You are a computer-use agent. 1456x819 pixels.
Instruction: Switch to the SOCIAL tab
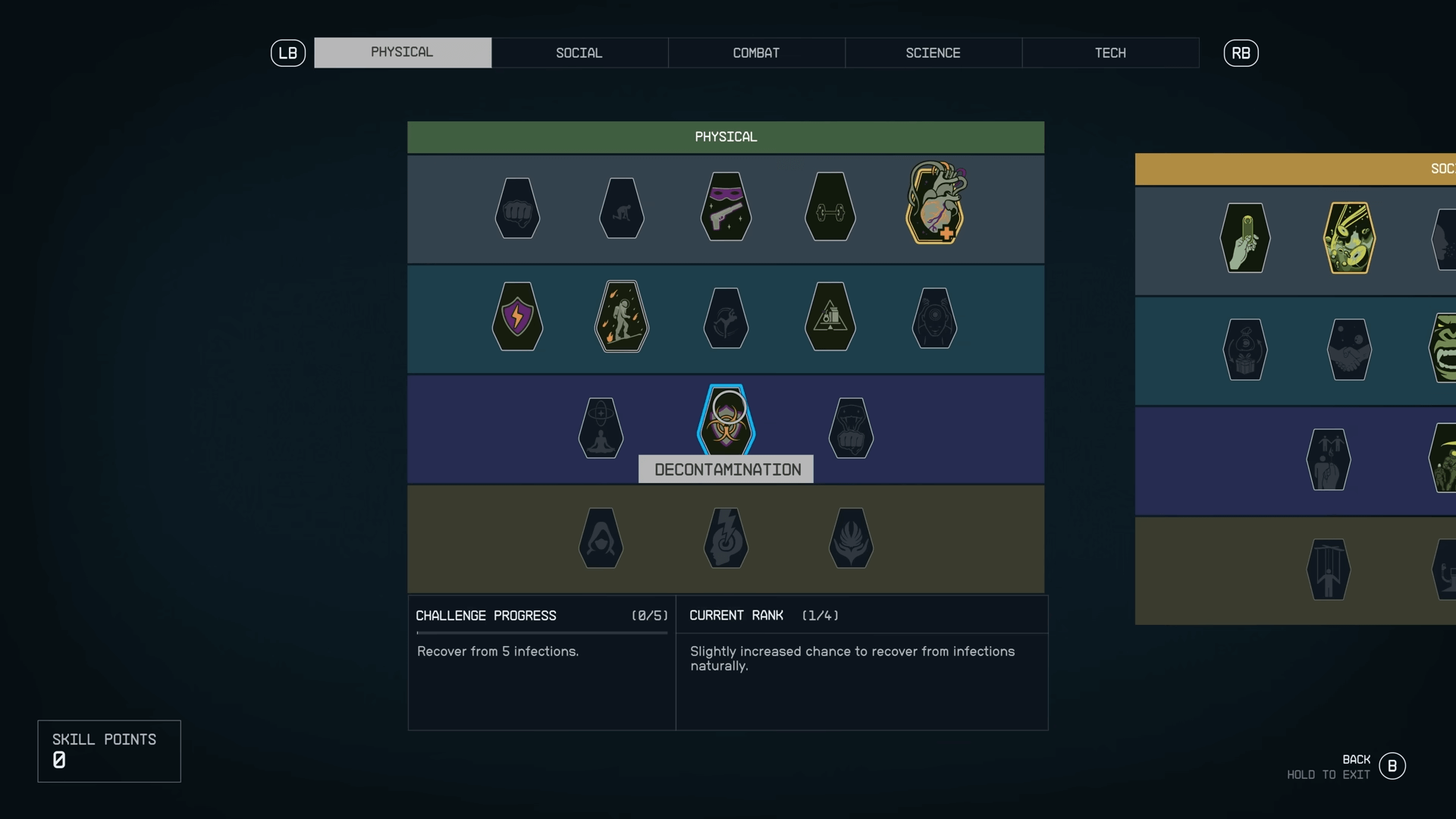point(579,52)
